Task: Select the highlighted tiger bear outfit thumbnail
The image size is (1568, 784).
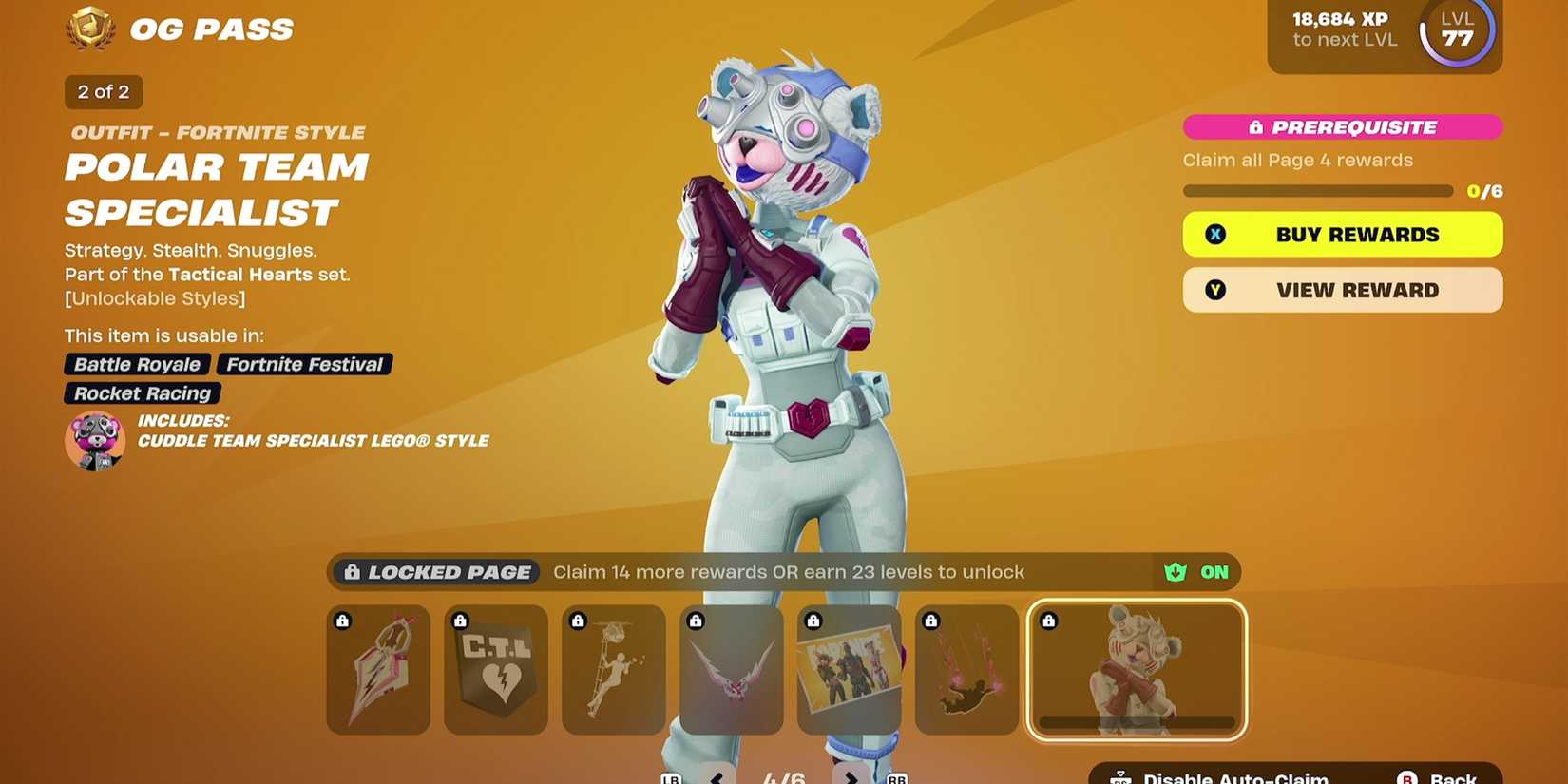Action: point(1137,670)
